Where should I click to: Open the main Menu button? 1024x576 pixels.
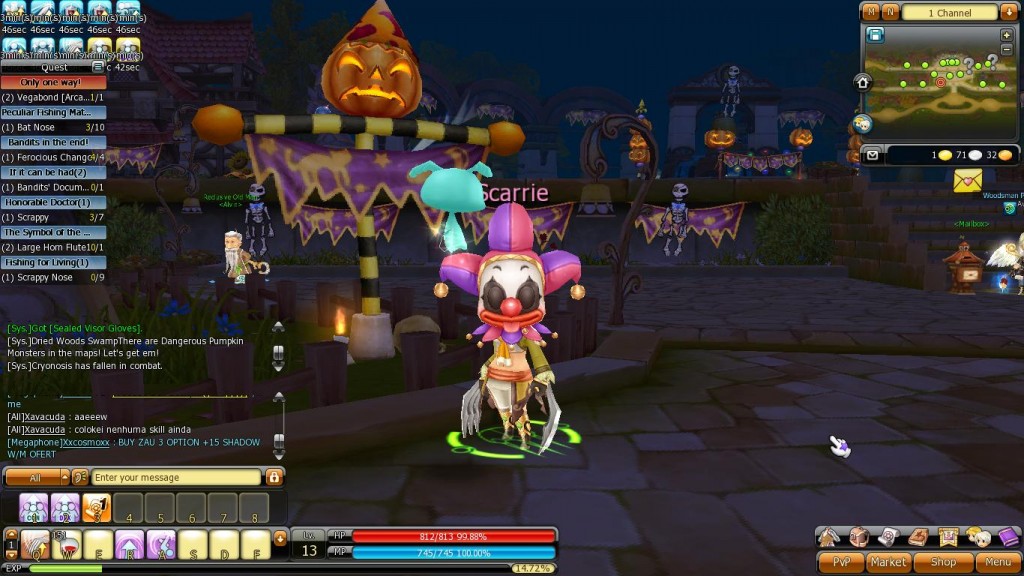pyautogui.click(x=997, y=563)
